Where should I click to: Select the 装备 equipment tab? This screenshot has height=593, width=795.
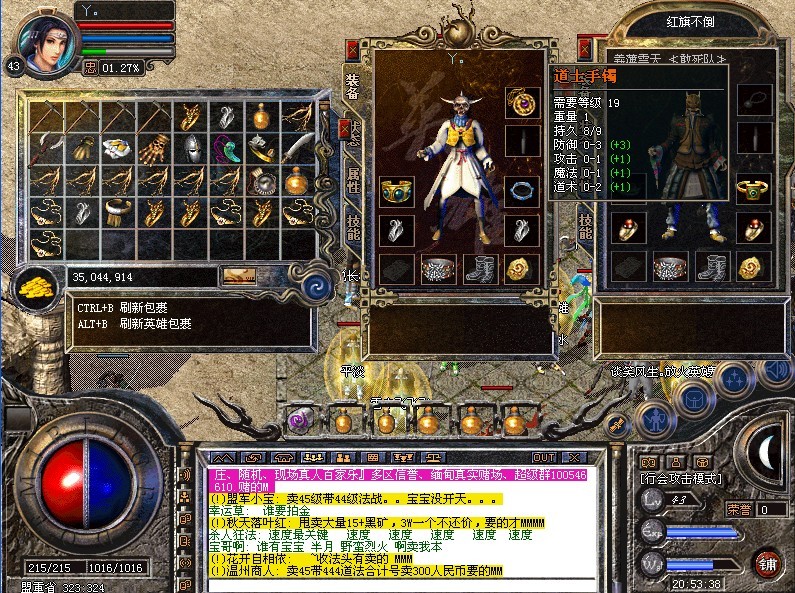[353, 87]
